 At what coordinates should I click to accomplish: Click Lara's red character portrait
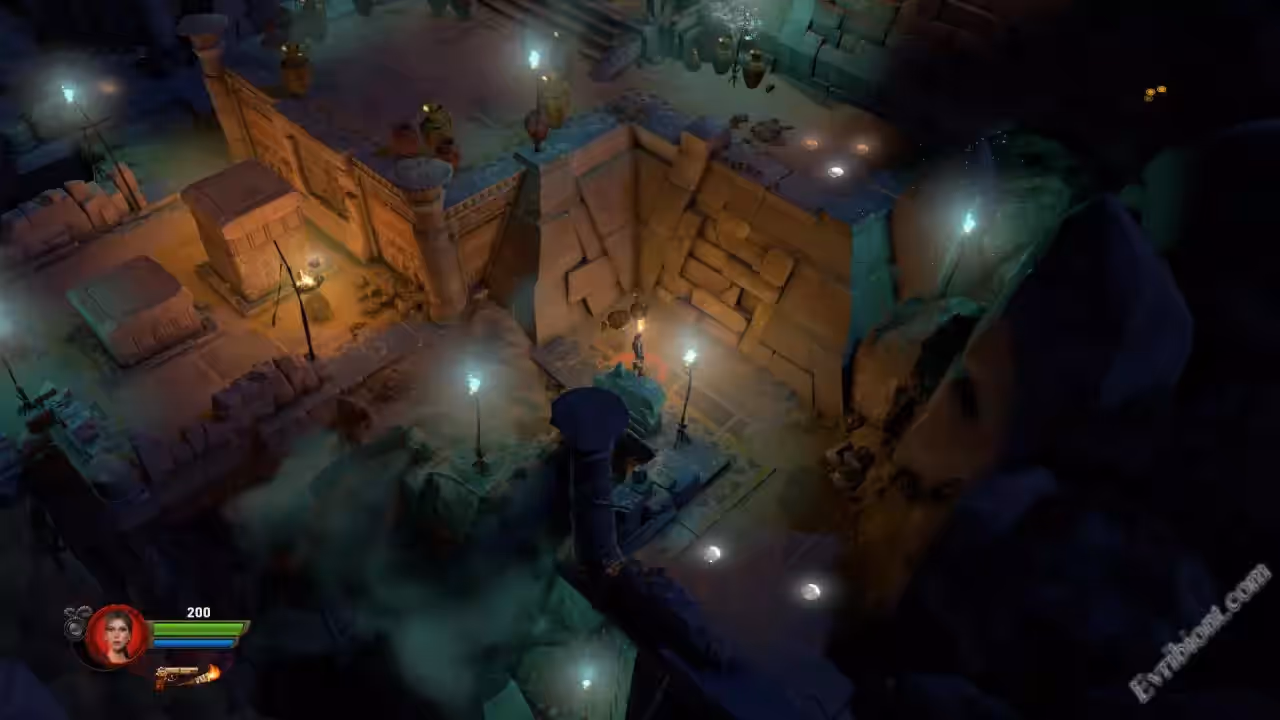117,635
